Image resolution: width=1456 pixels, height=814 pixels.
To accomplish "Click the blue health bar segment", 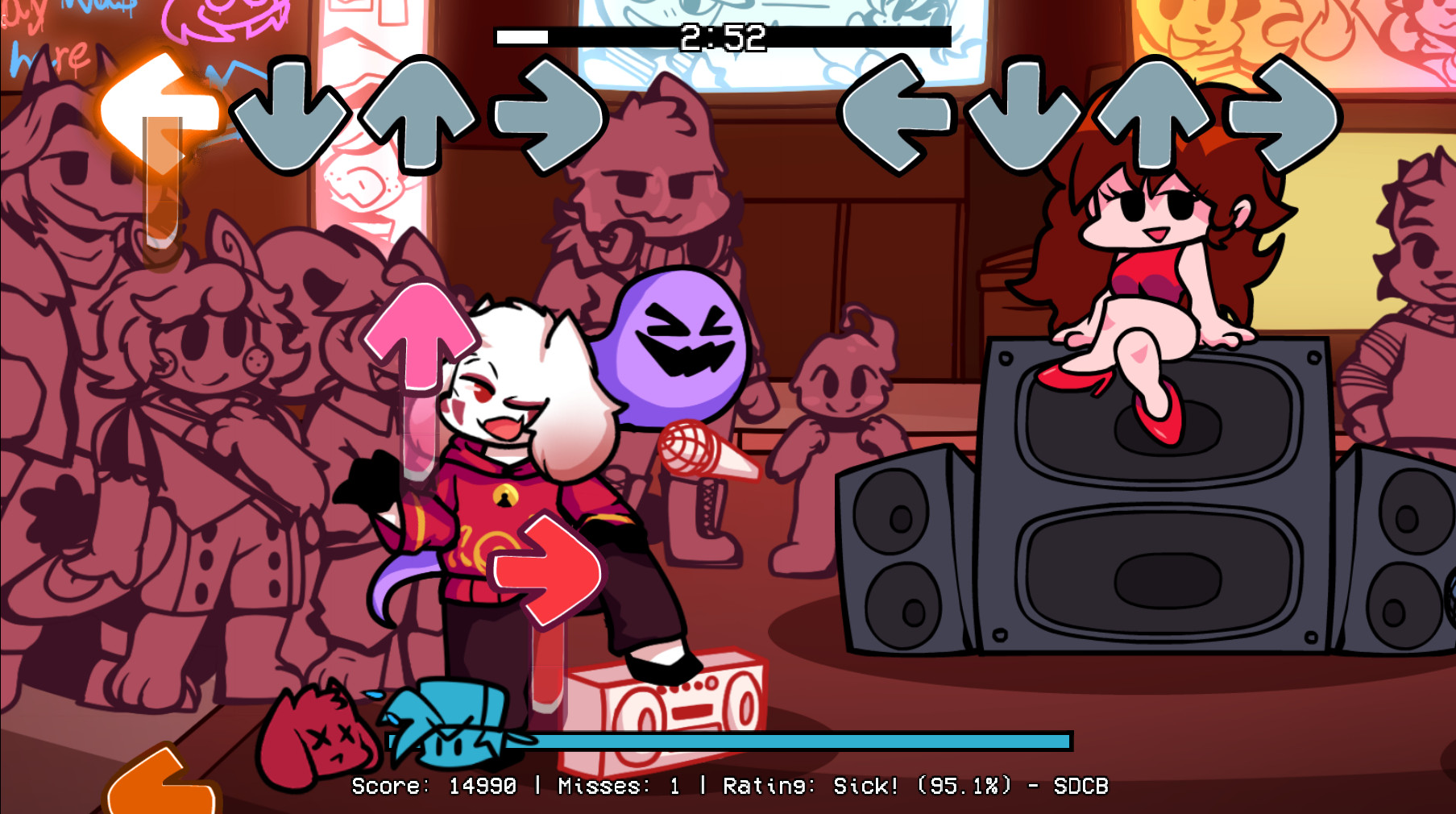I will point(806,737).
